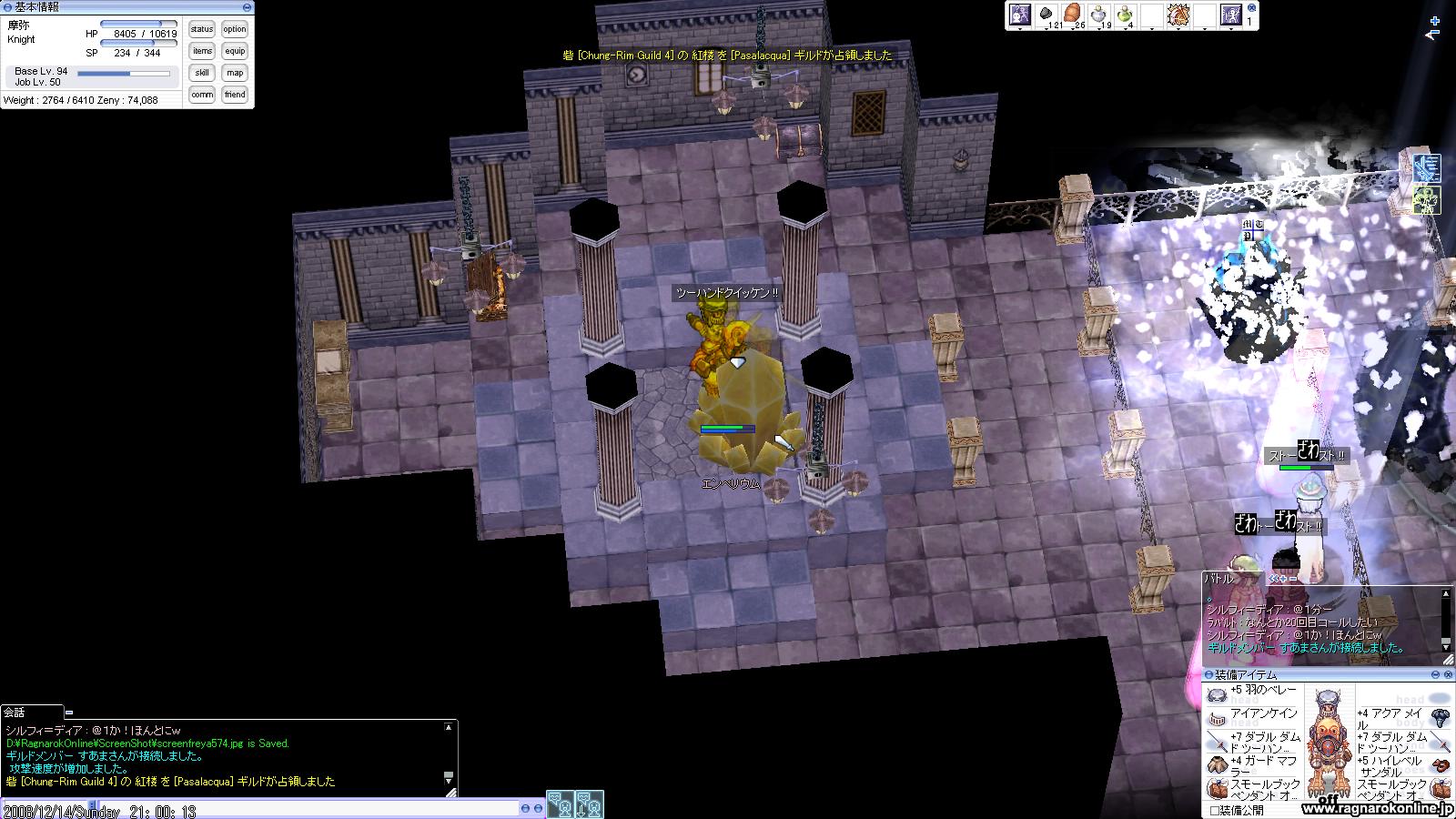Close the hotkey bar
Screen dimensions: 1456x819
point(1252,7)
